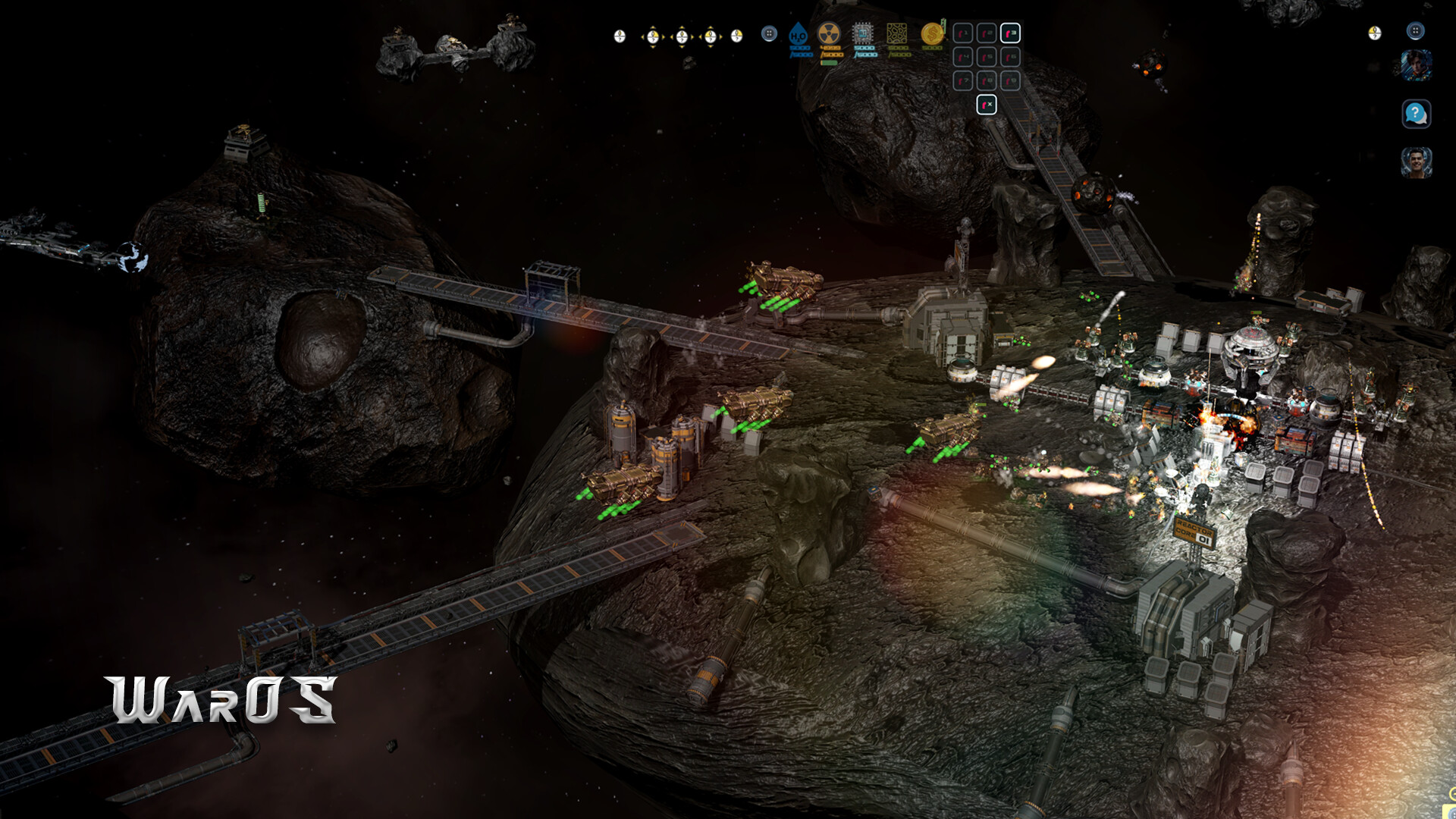Image resolution: width=1456 pixels, height=819 pixels.
Task: Pick control group slot 6
Action: [x=1010, y=57]
